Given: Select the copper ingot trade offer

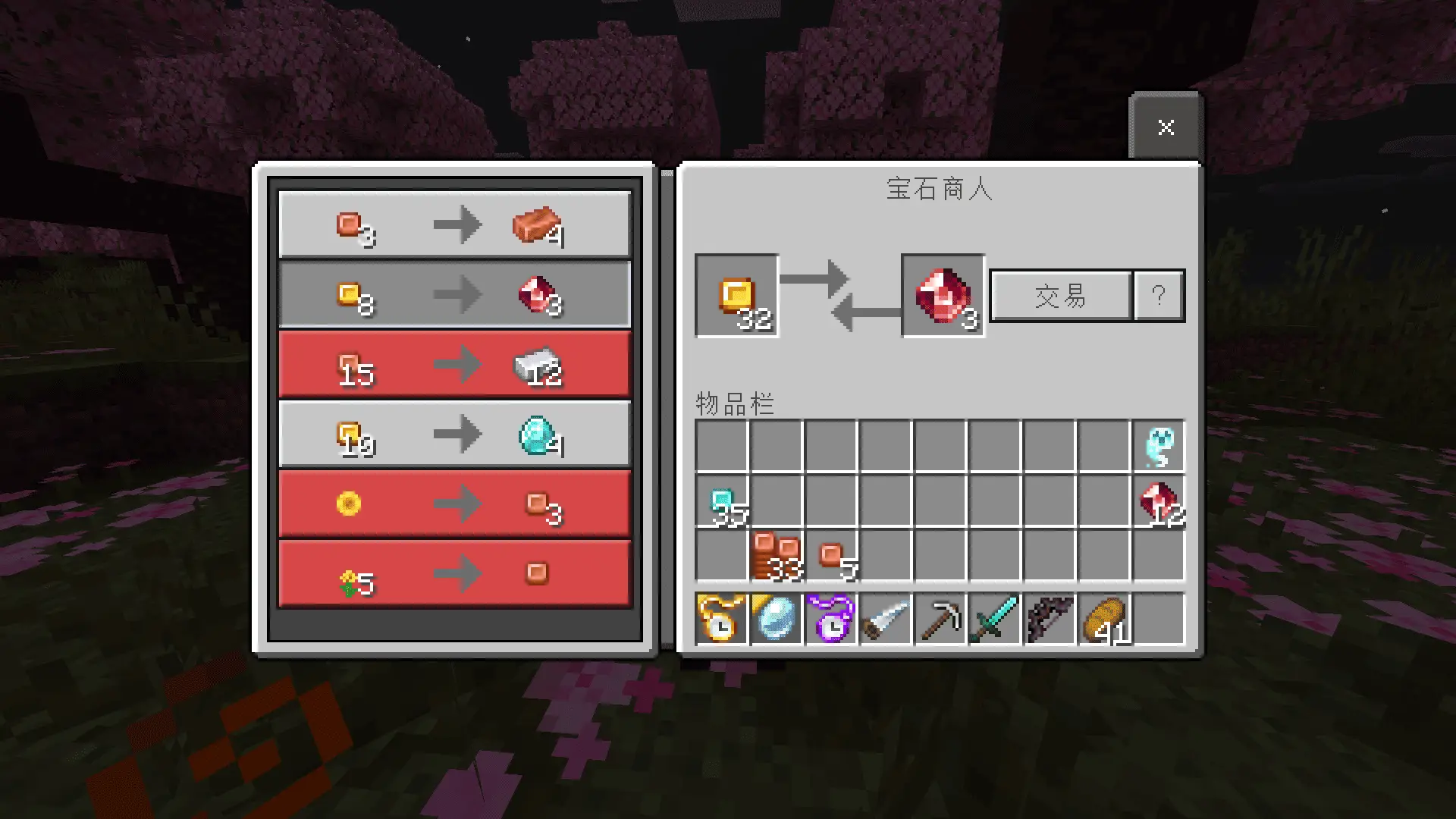Looking at the screenshot, I should point(454,224).
